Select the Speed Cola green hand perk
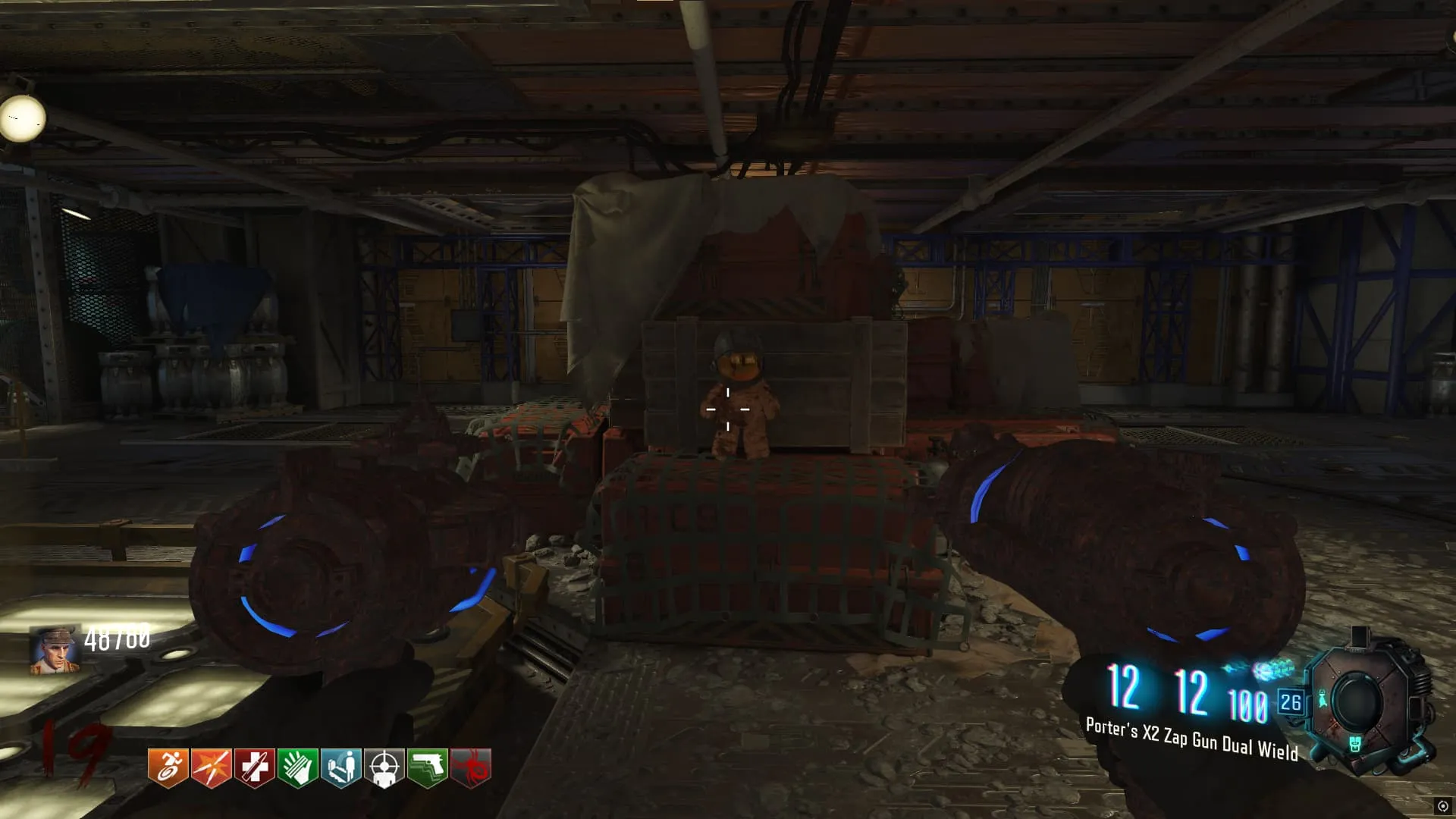1456x819 pixels. (x=297, y=767)
